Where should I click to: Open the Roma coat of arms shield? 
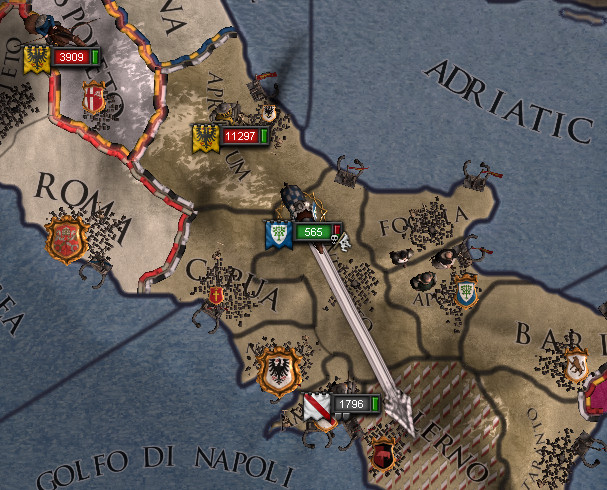tap(66, 240)
